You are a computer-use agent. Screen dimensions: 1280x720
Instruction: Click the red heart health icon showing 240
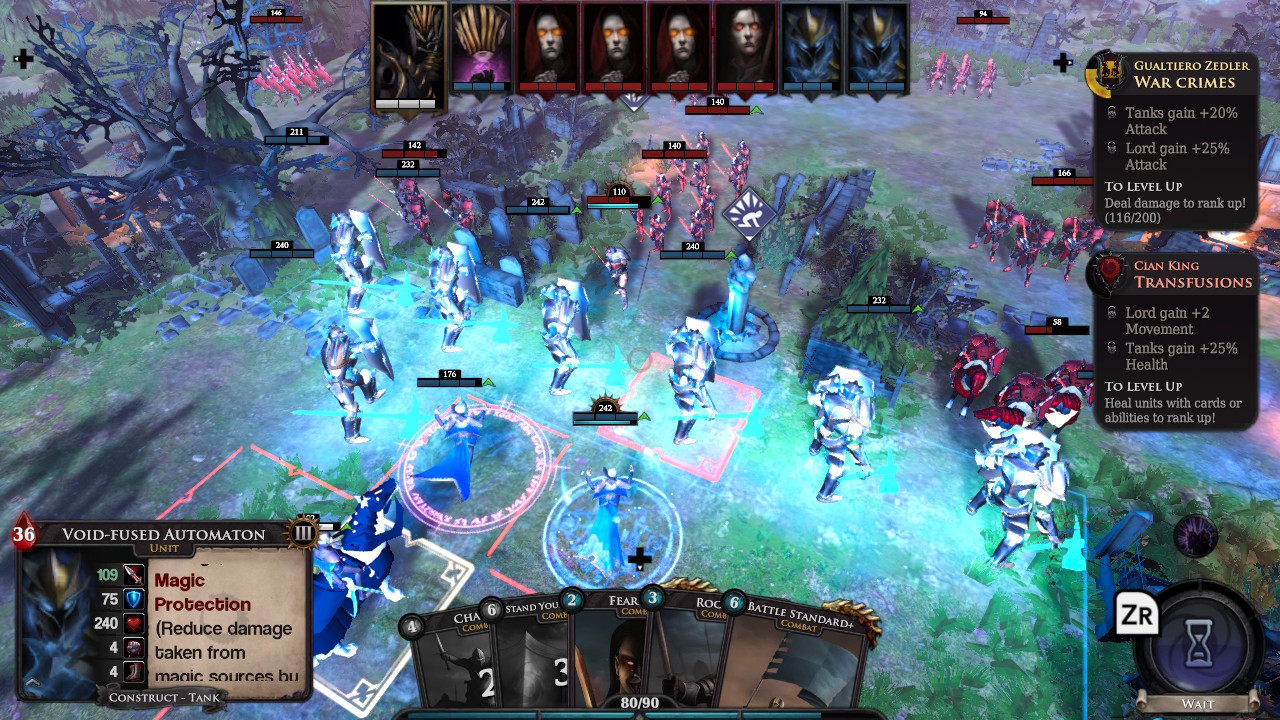[x=133, y=623]
